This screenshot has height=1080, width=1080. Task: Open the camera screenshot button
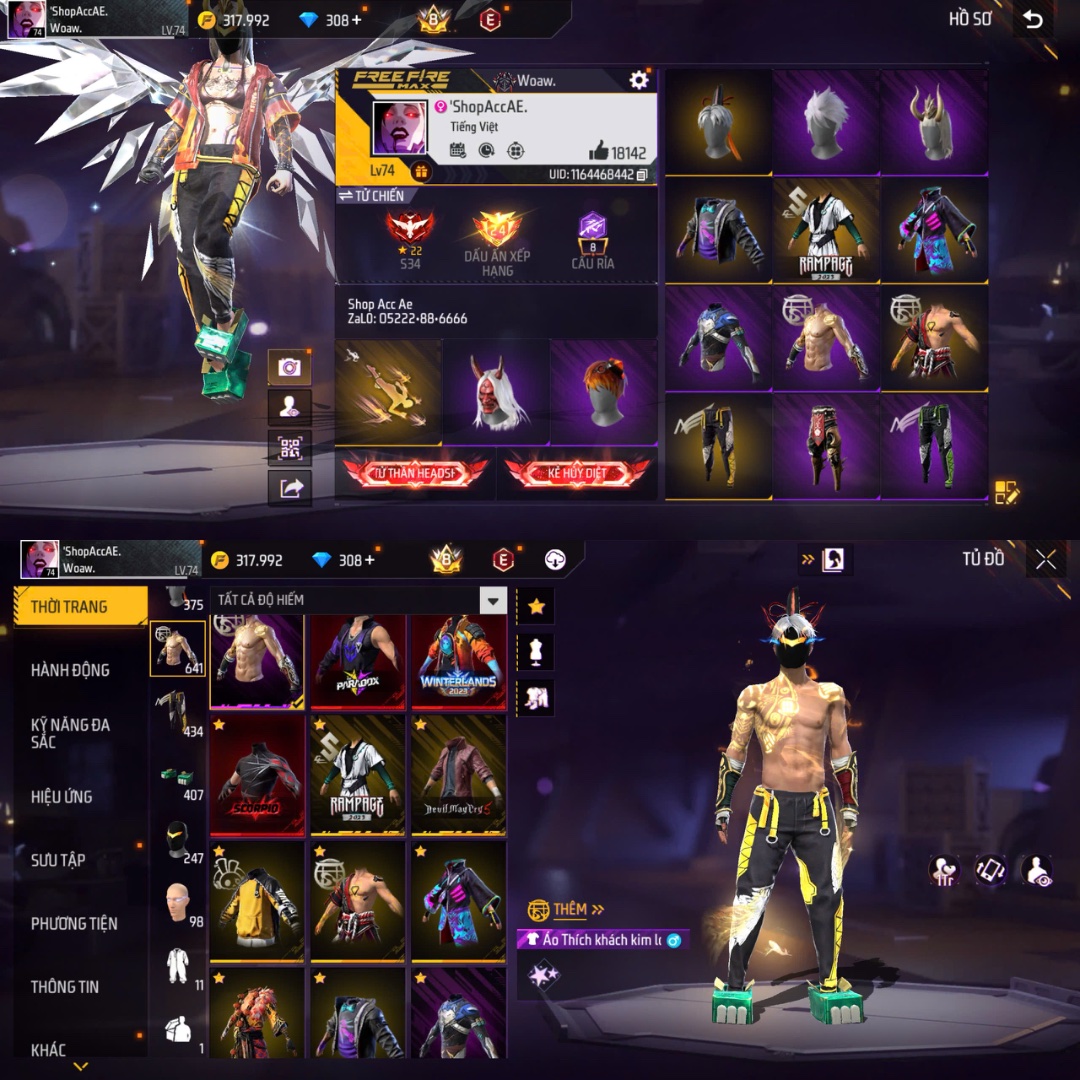pos(290,367)
